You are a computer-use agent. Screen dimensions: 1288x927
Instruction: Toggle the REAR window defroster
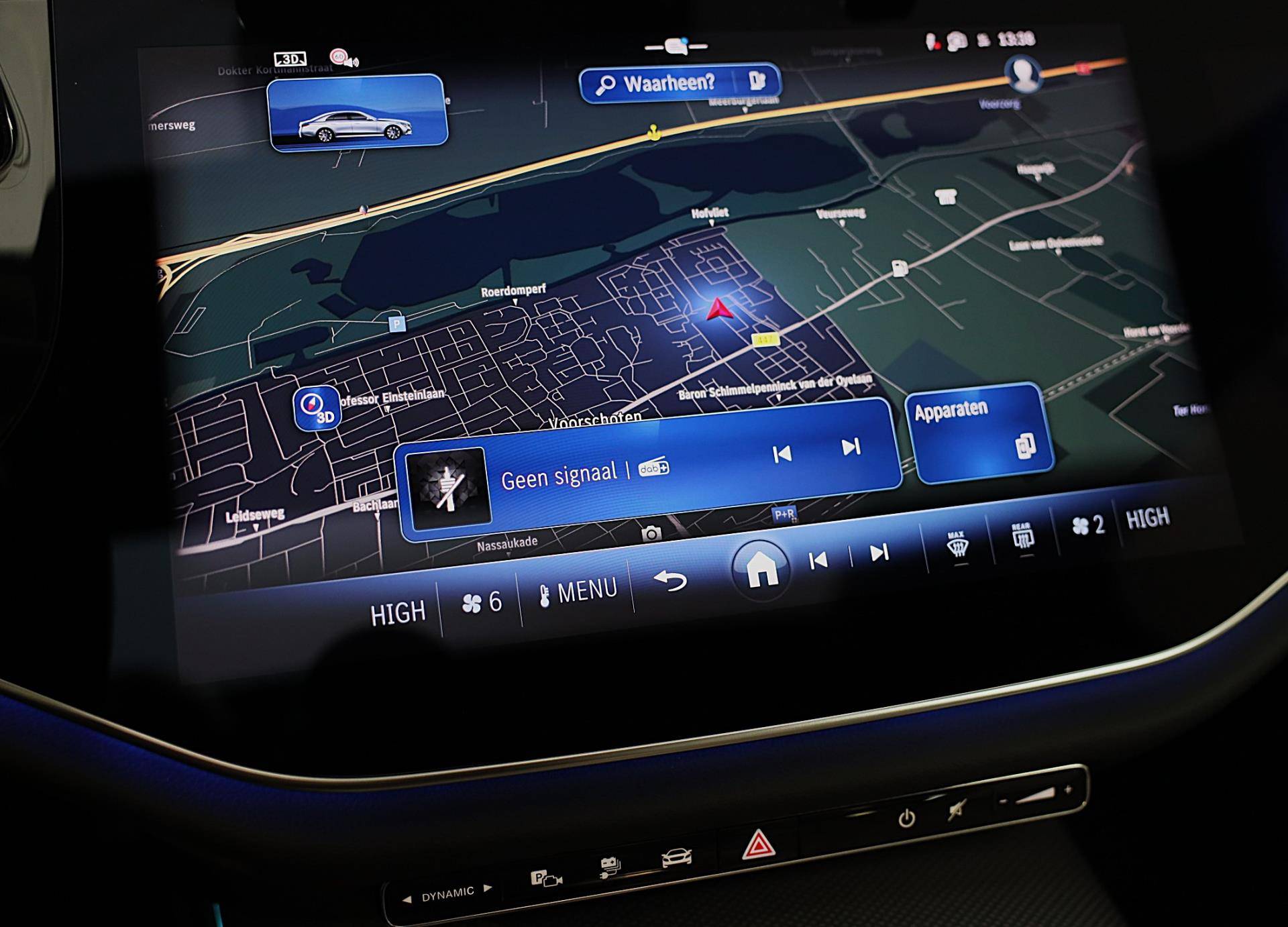[x=1022, y=537]
